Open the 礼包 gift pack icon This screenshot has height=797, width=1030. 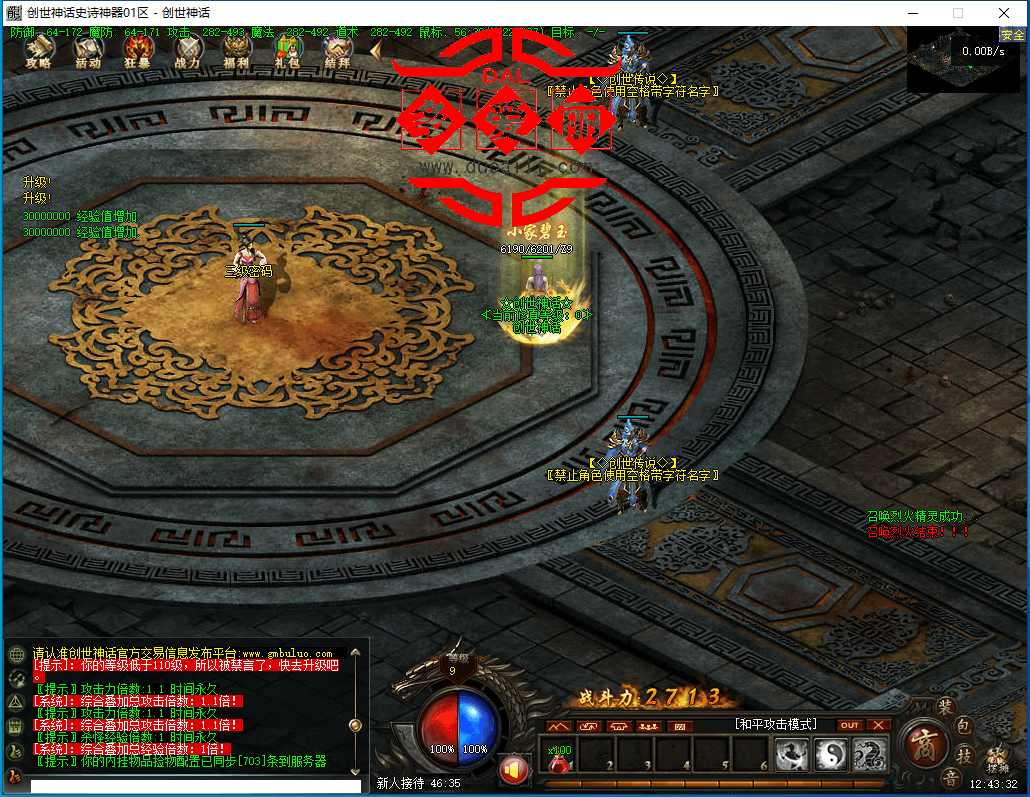point(288,51)
